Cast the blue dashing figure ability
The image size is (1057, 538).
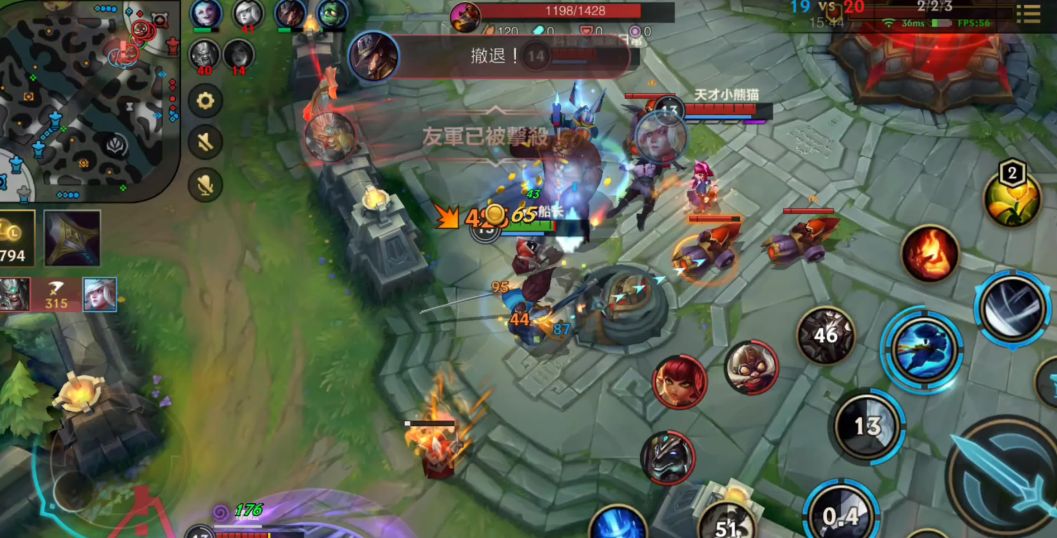(x=921, y=350)
